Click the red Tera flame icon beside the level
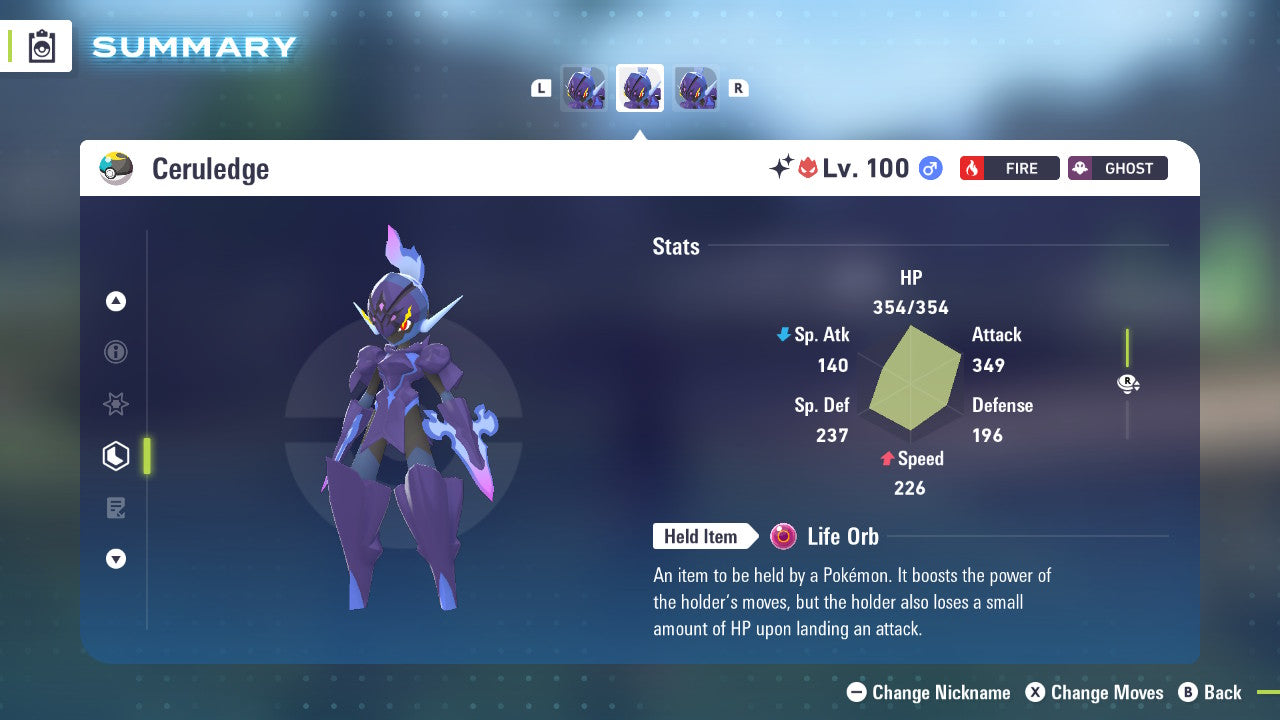The height and width of the screenshot is (720, 1280). (x=810, y=167)
